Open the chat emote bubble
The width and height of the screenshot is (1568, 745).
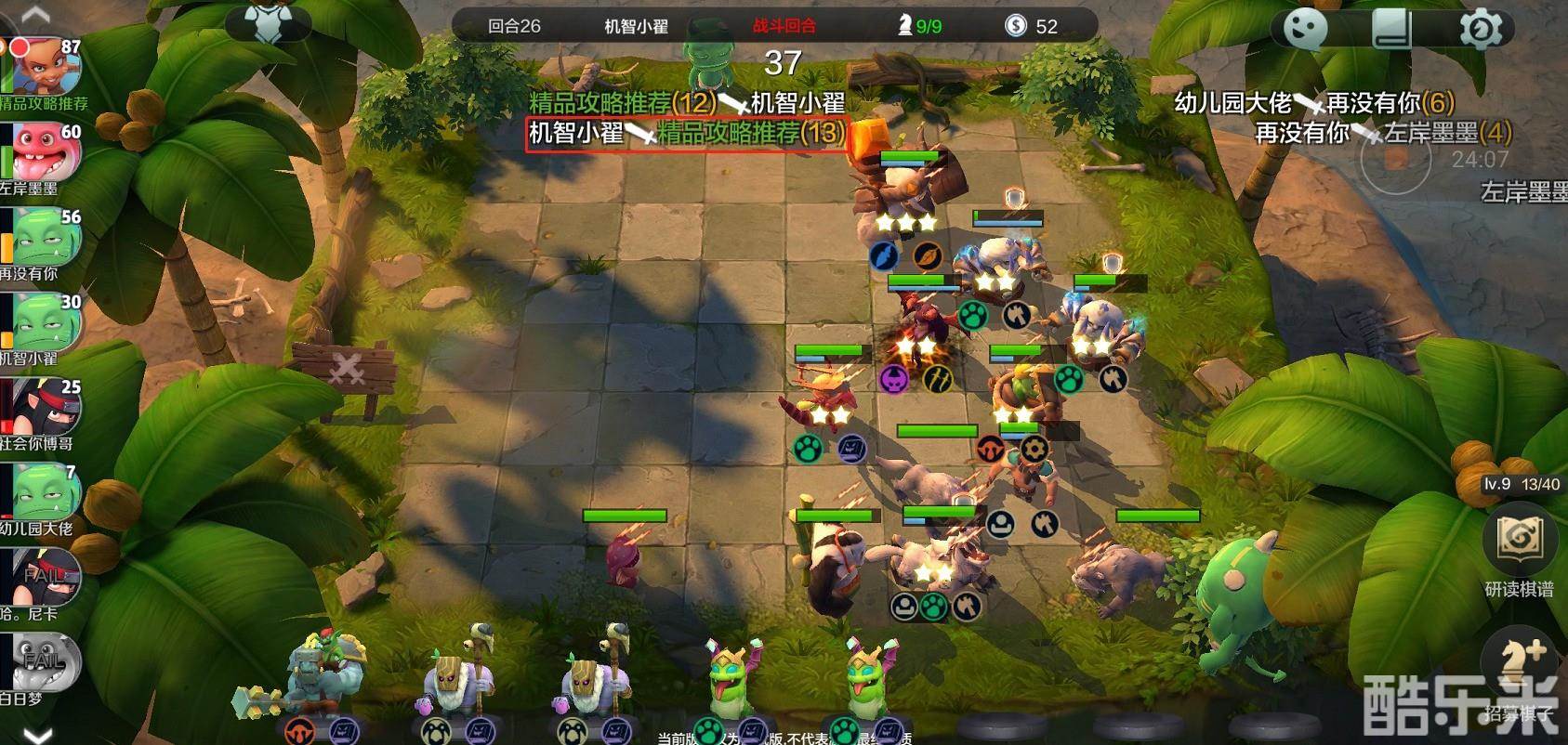click(1305, 30)
